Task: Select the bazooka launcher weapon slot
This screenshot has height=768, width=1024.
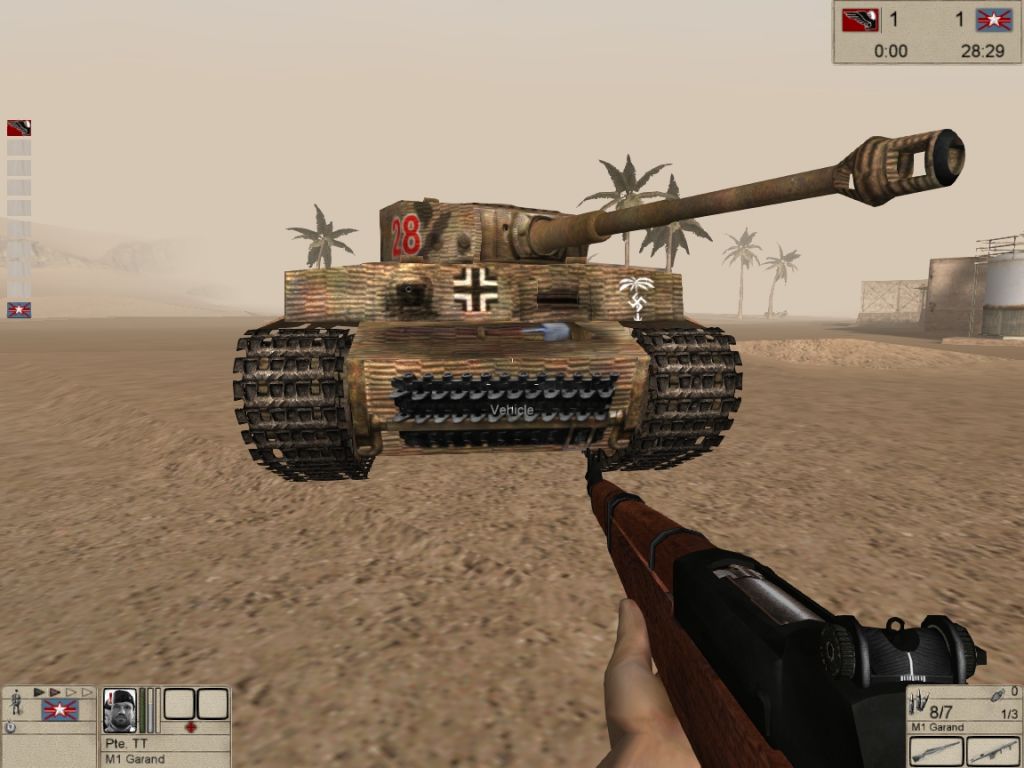Action: click(993, 751)
